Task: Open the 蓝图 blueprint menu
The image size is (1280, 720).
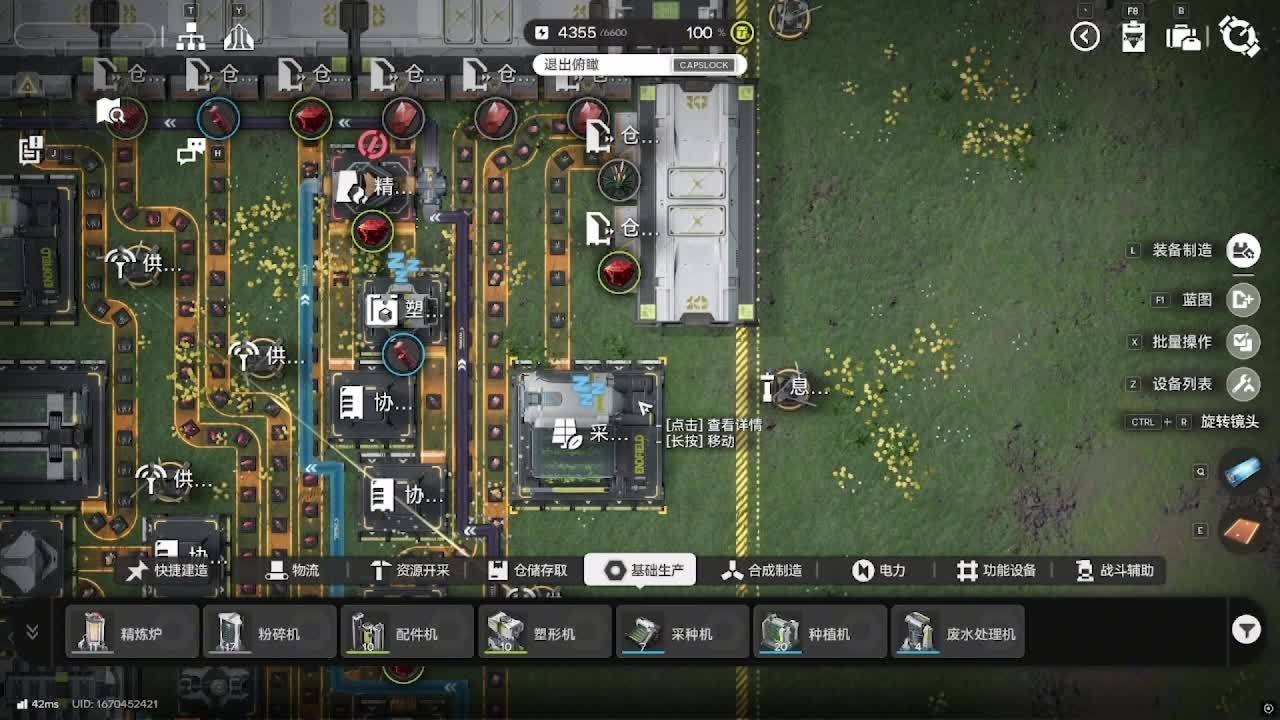Action: 1243,299
